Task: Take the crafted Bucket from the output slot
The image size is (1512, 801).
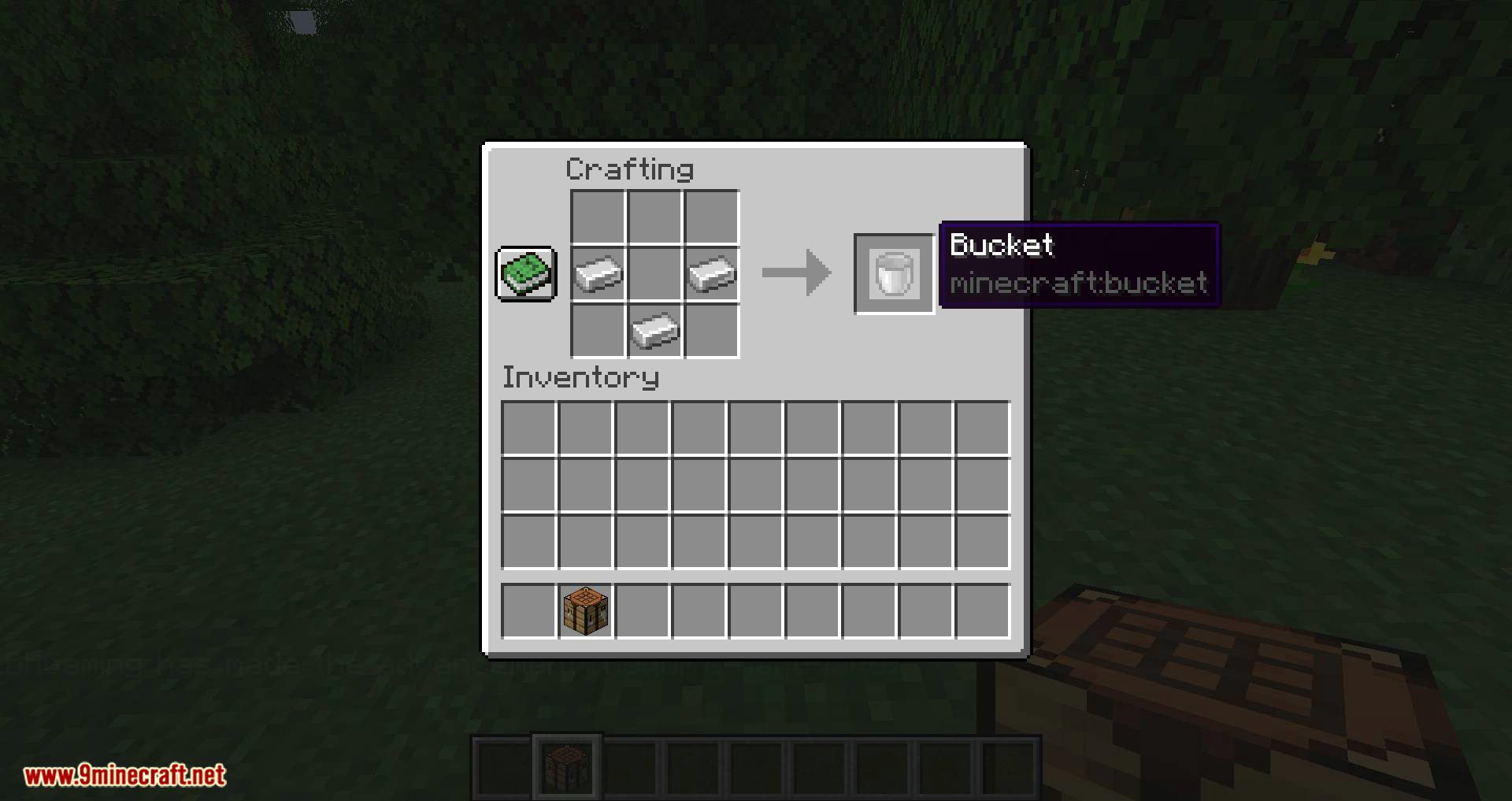Action: click(x=894, y=274)
